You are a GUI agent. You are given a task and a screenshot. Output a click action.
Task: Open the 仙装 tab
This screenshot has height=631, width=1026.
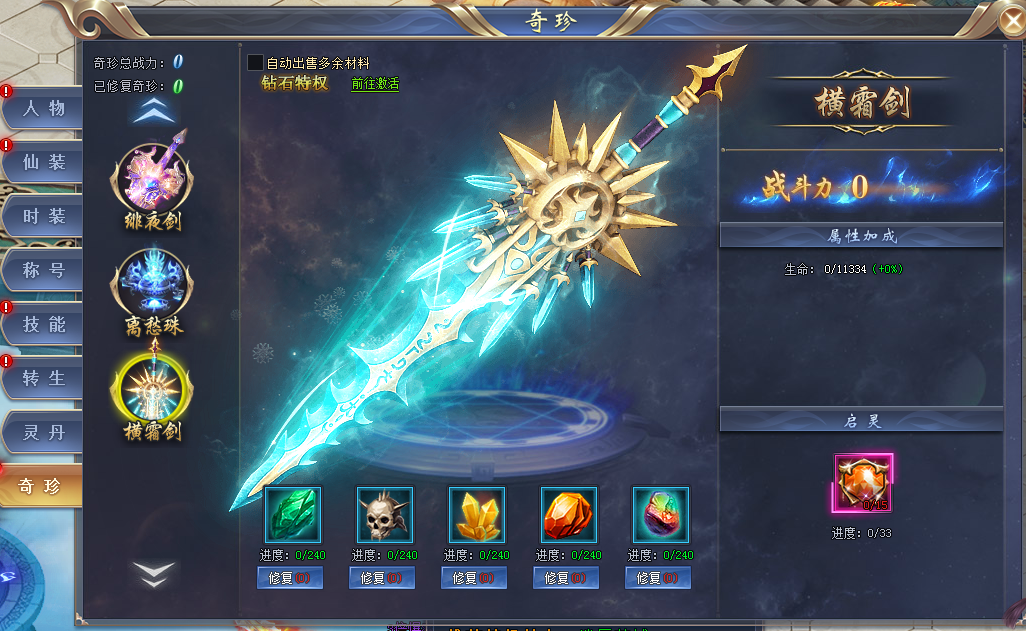pyautogui.click(x=43, y=162)
